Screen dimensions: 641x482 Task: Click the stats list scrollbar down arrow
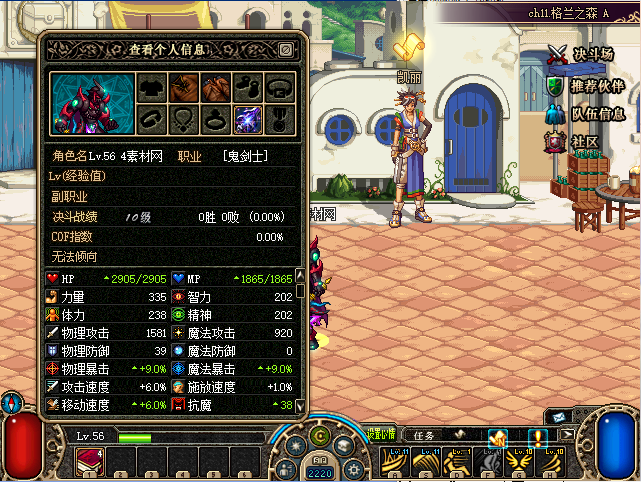point(299,404)
